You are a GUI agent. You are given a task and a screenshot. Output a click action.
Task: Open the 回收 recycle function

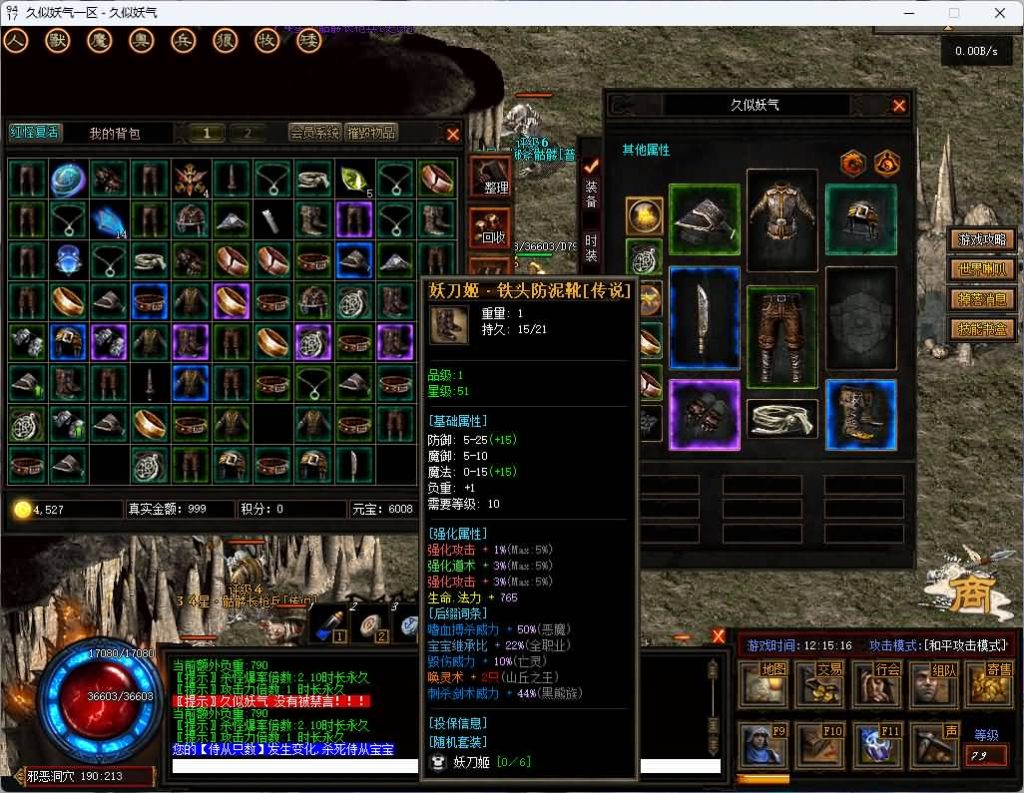point(490,230)
